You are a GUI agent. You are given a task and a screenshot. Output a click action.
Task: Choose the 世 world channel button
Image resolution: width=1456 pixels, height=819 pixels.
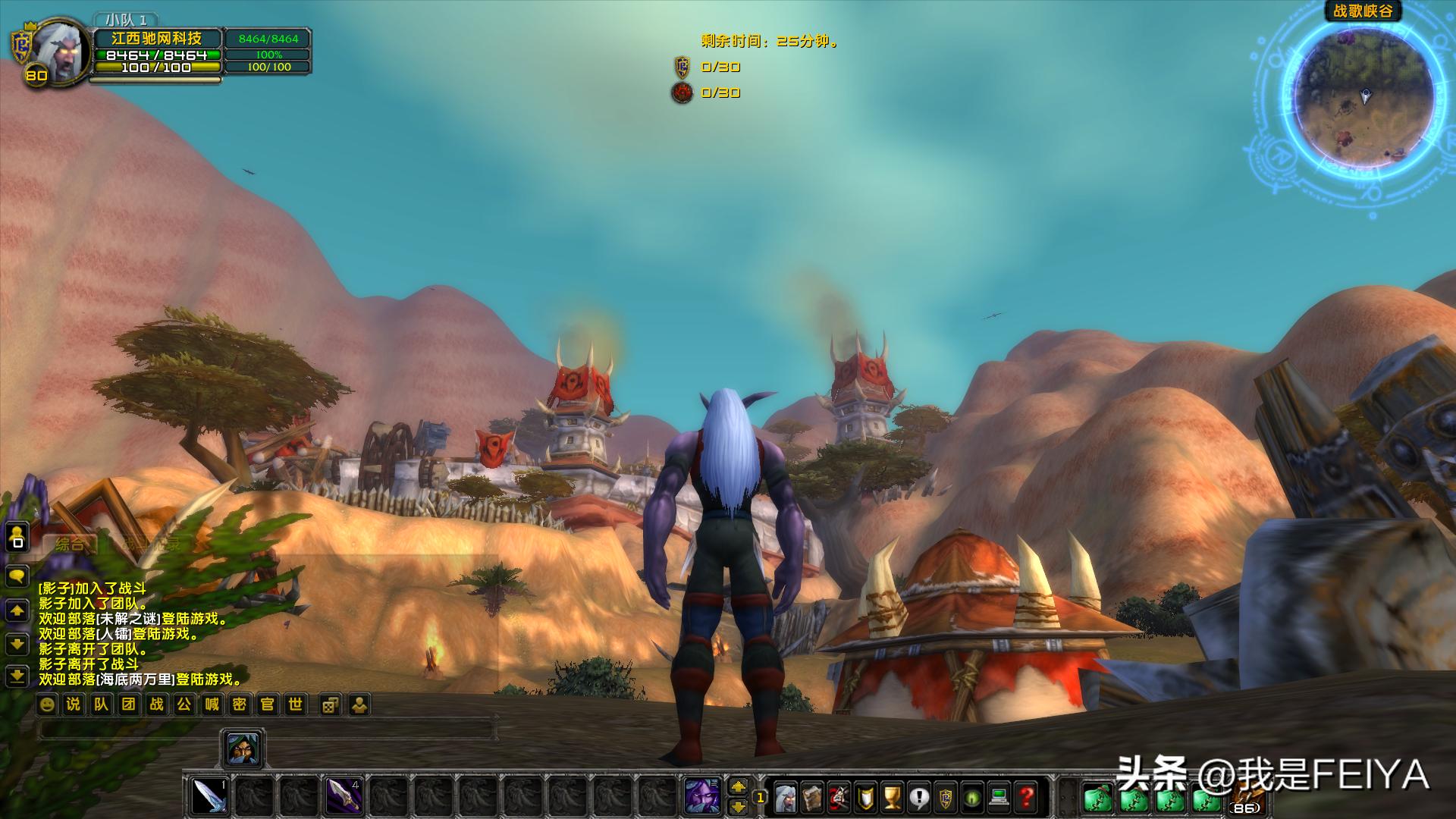pyautogui.click(x=295, y=704)
